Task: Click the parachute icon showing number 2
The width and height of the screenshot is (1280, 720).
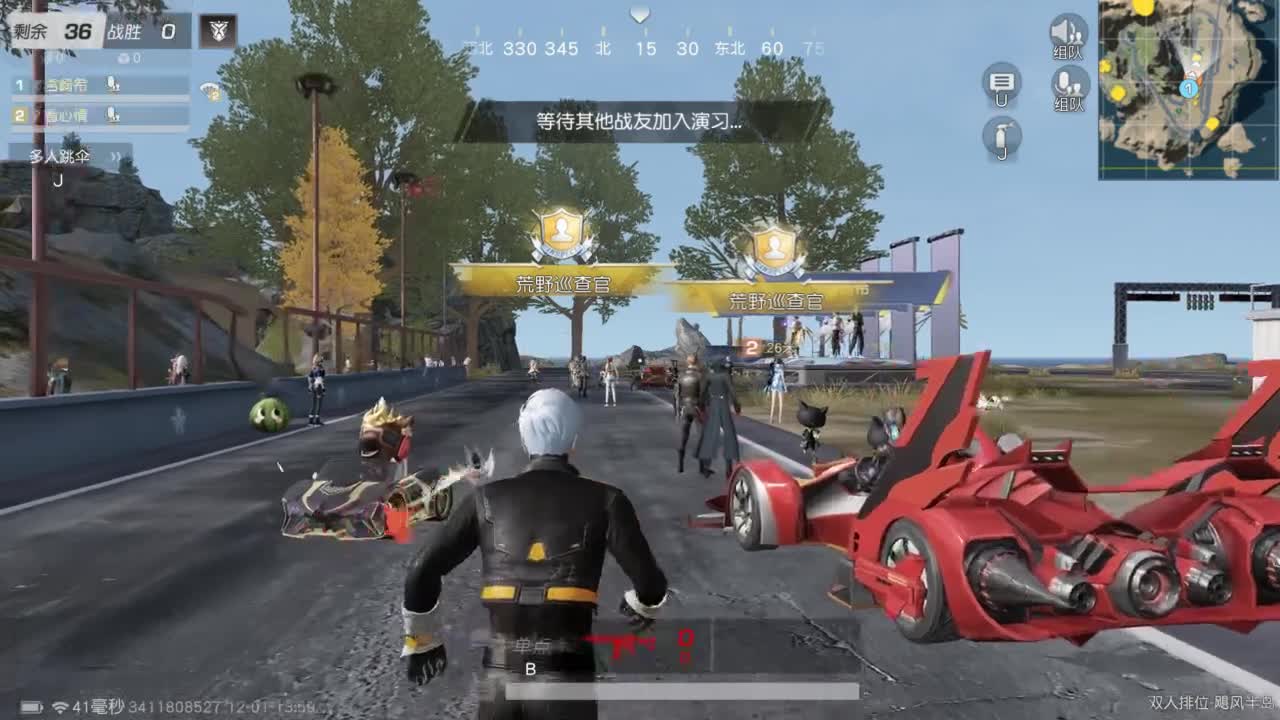Action: [211, 91]
